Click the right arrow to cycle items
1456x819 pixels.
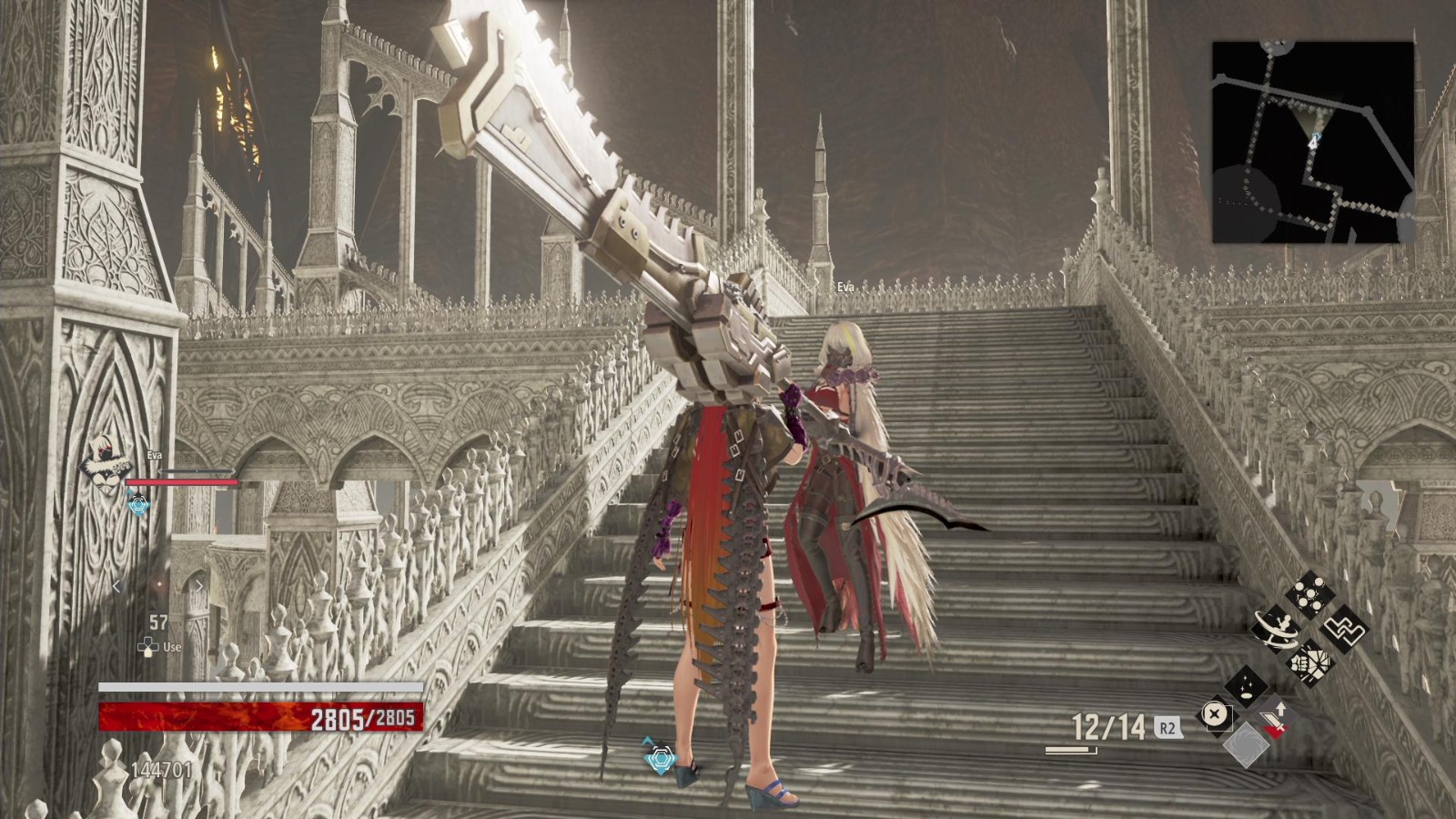[x=200, y=584]
